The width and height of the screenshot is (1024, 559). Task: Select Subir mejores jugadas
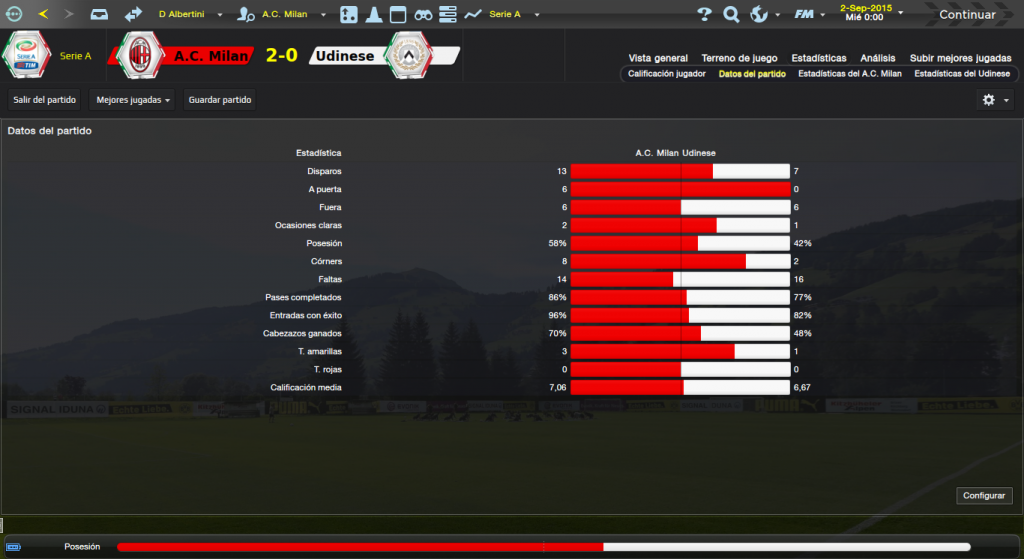pos(959,58)
